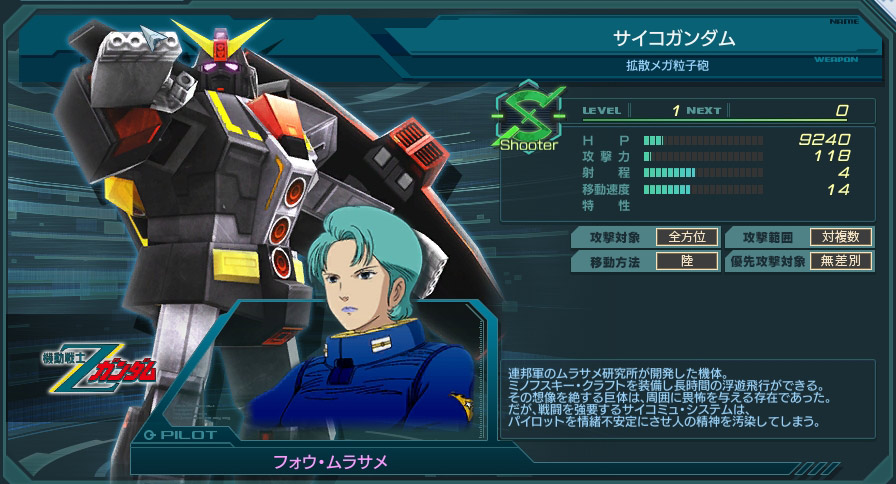Click the green Shooter type icon
Viewport: 896px width, 484px height.
pyautogui.click(x=529, y=119)
